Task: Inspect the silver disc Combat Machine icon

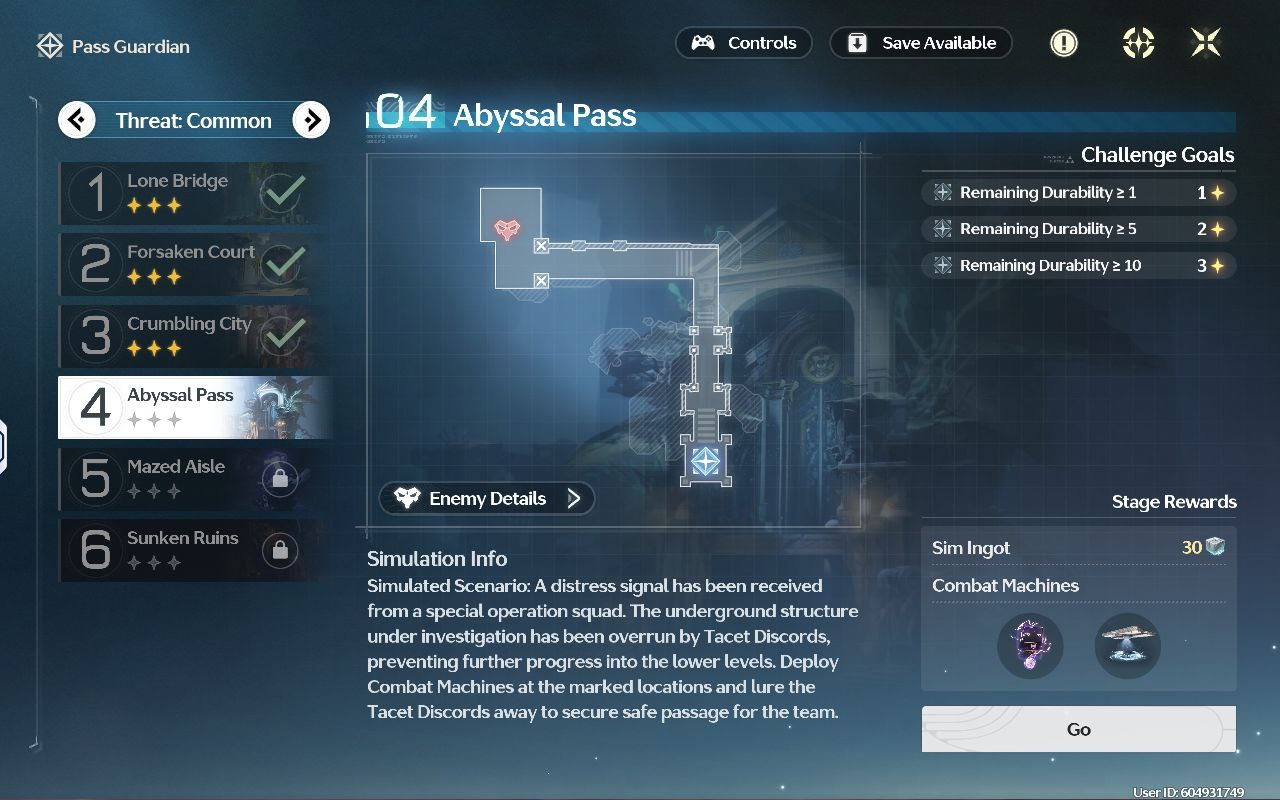Action: [x=1127, y=646]
